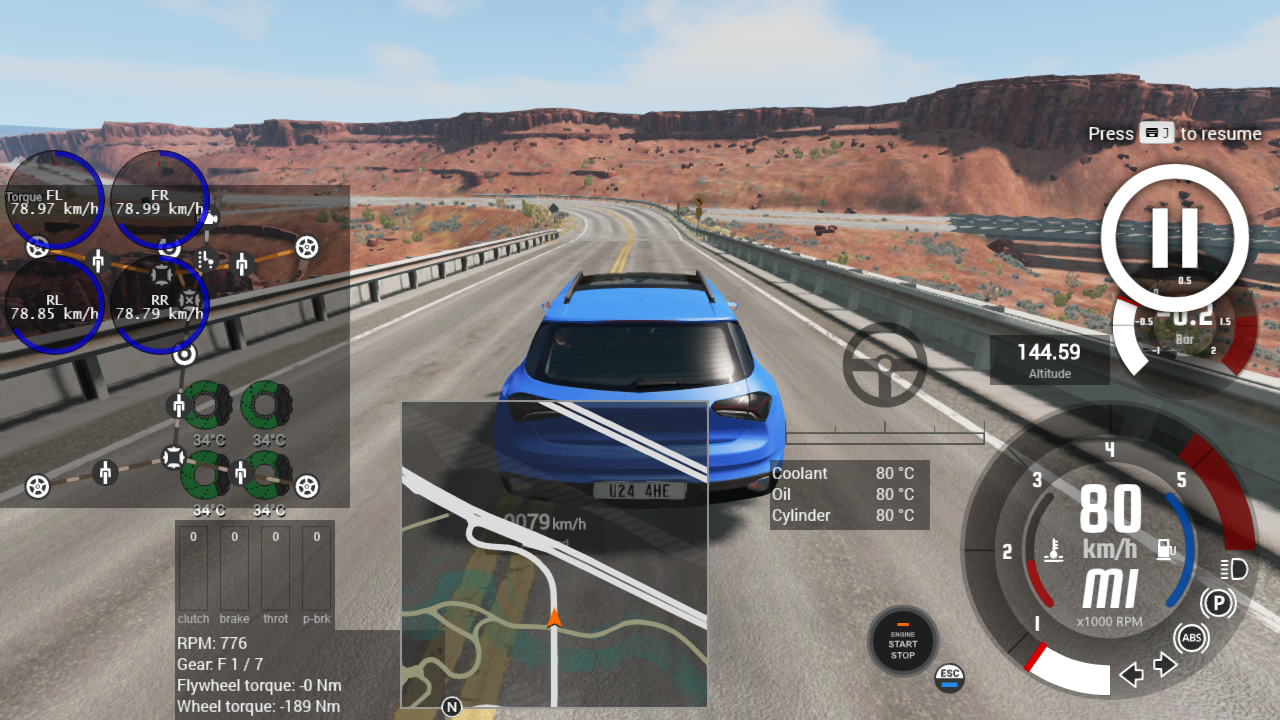The height and width of the screenshot is (720, 1280).
Task: Toggle the headlights indicator icon
Action: click(1235, 570)
